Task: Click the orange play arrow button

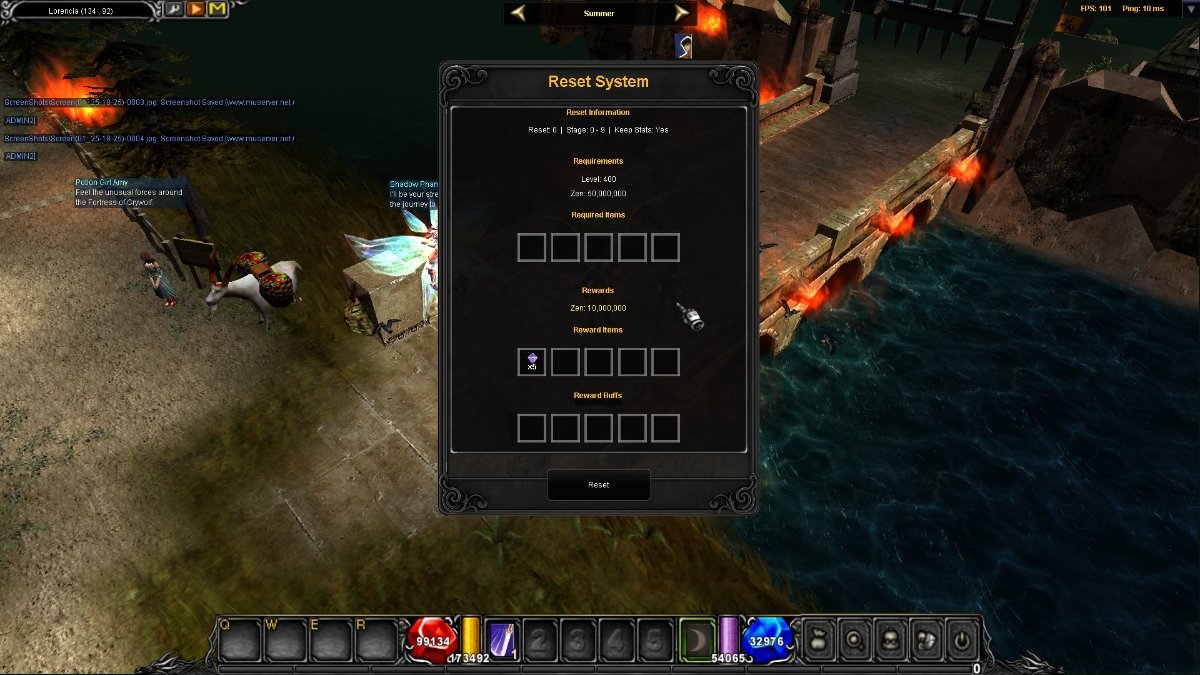Action: pyautogui.click(x=195, y=10)
